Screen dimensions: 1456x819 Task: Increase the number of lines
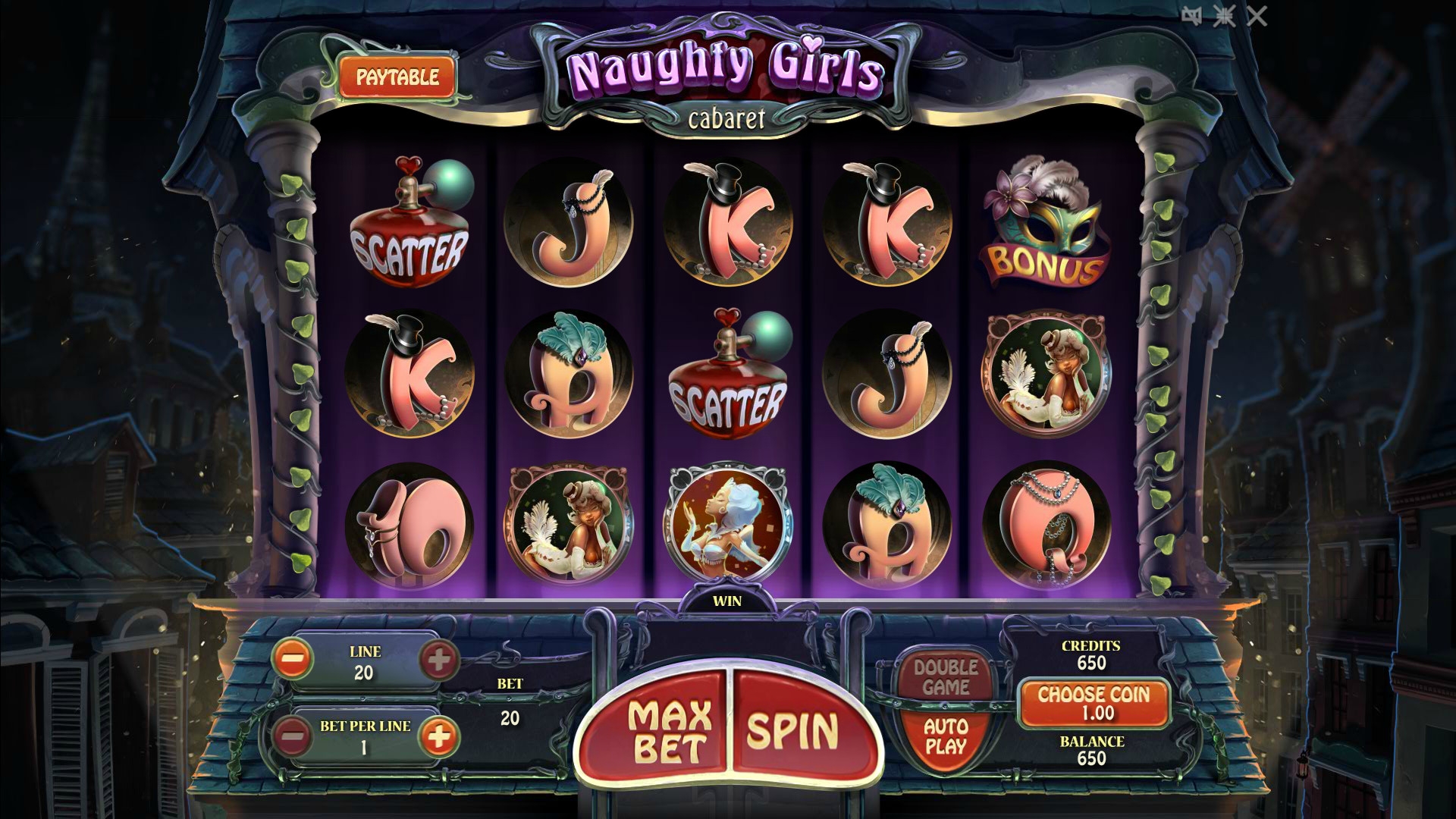[438, 660]
